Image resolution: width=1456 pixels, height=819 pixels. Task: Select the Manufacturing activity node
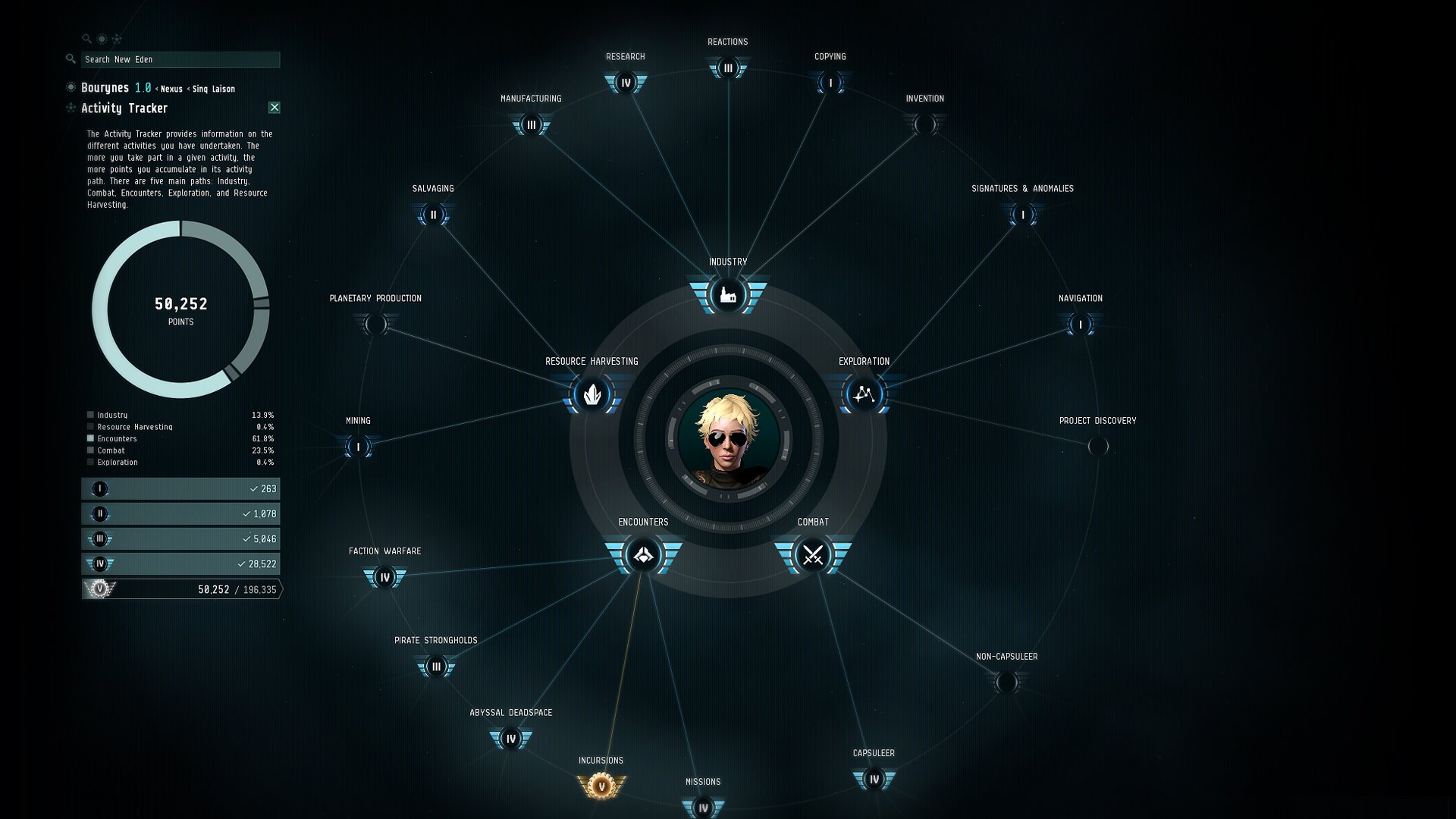[x=531, y=125]
